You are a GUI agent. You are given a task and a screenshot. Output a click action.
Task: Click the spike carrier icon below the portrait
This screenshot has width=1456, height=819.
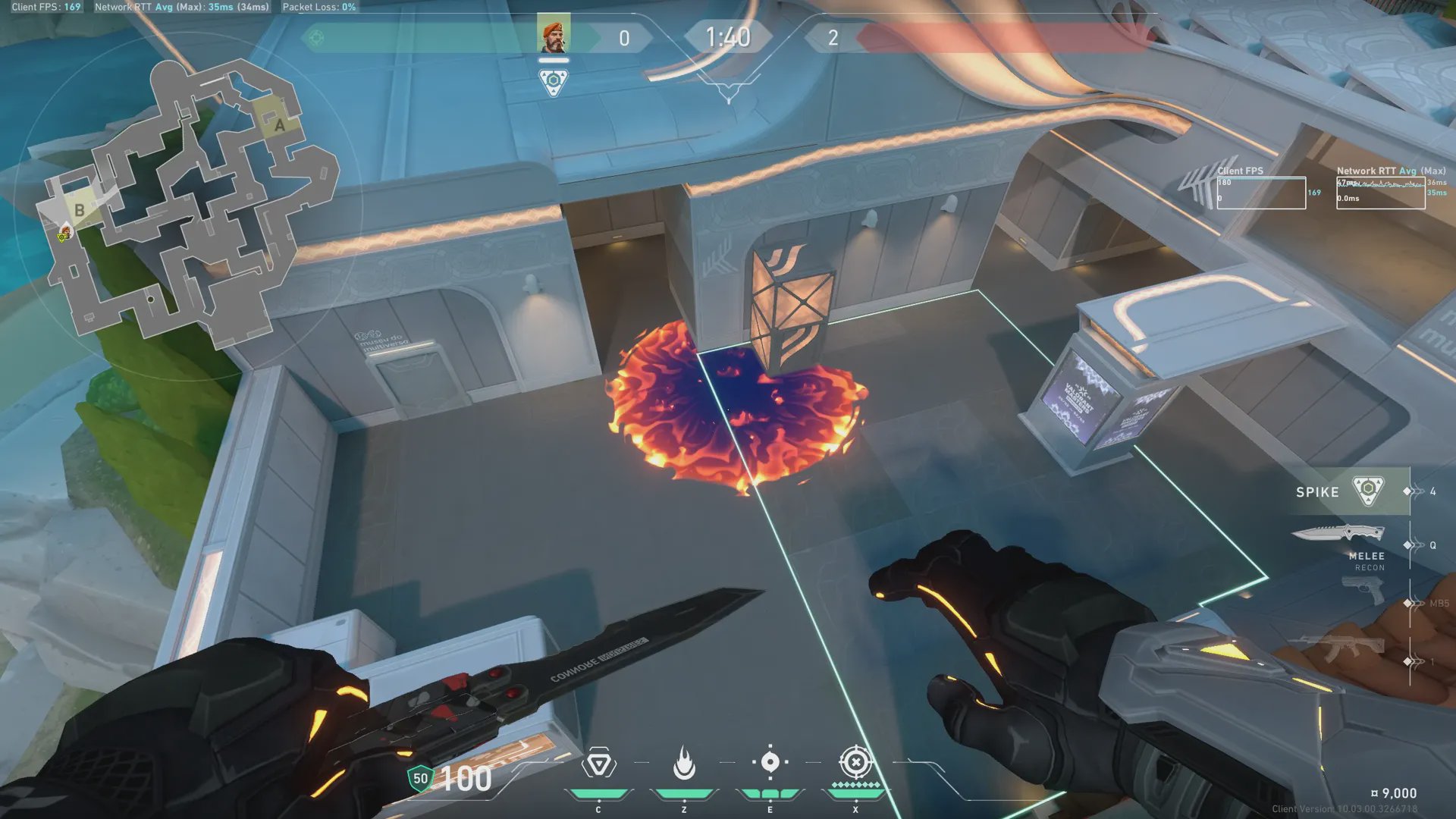coord(553,81)
